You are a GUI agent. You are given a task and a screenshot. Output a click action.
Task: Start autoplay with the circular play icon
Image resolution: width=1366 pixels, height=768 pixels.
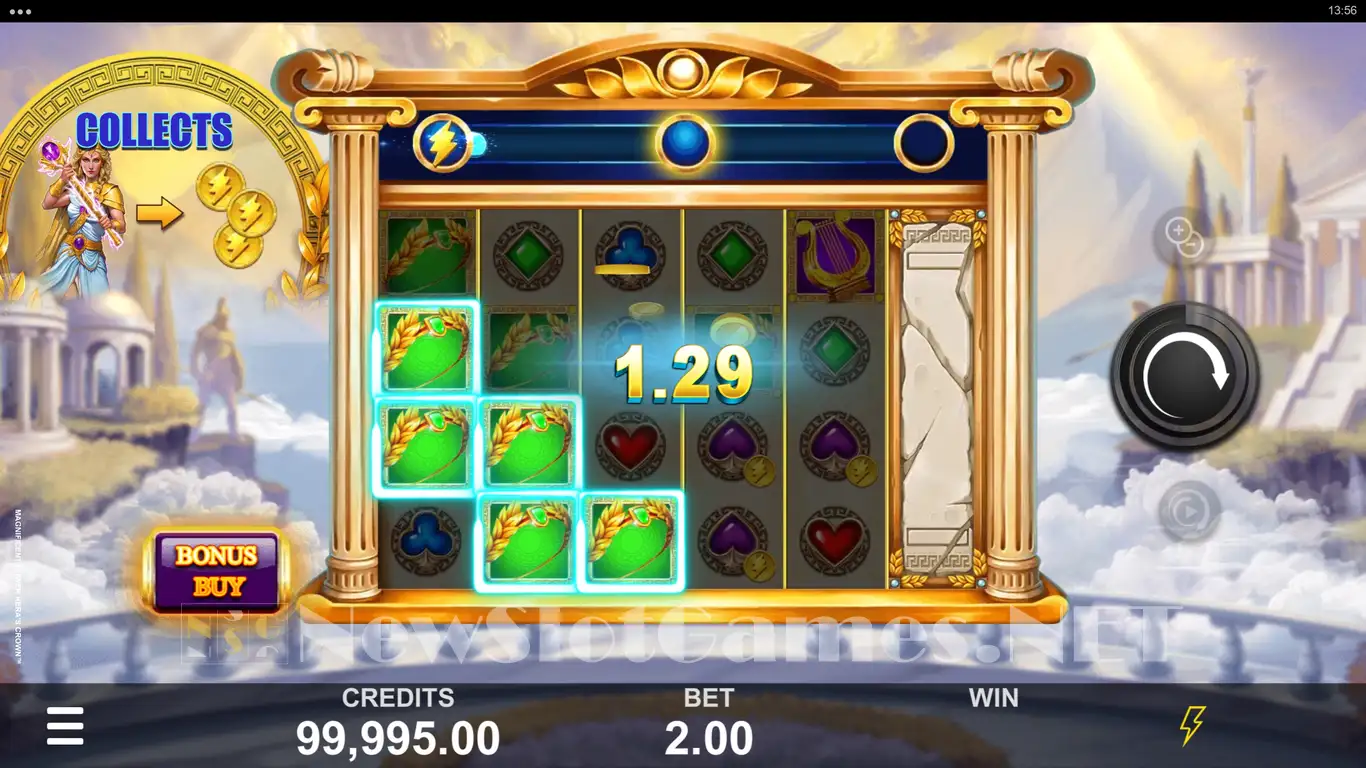(x=1189, y=511)
